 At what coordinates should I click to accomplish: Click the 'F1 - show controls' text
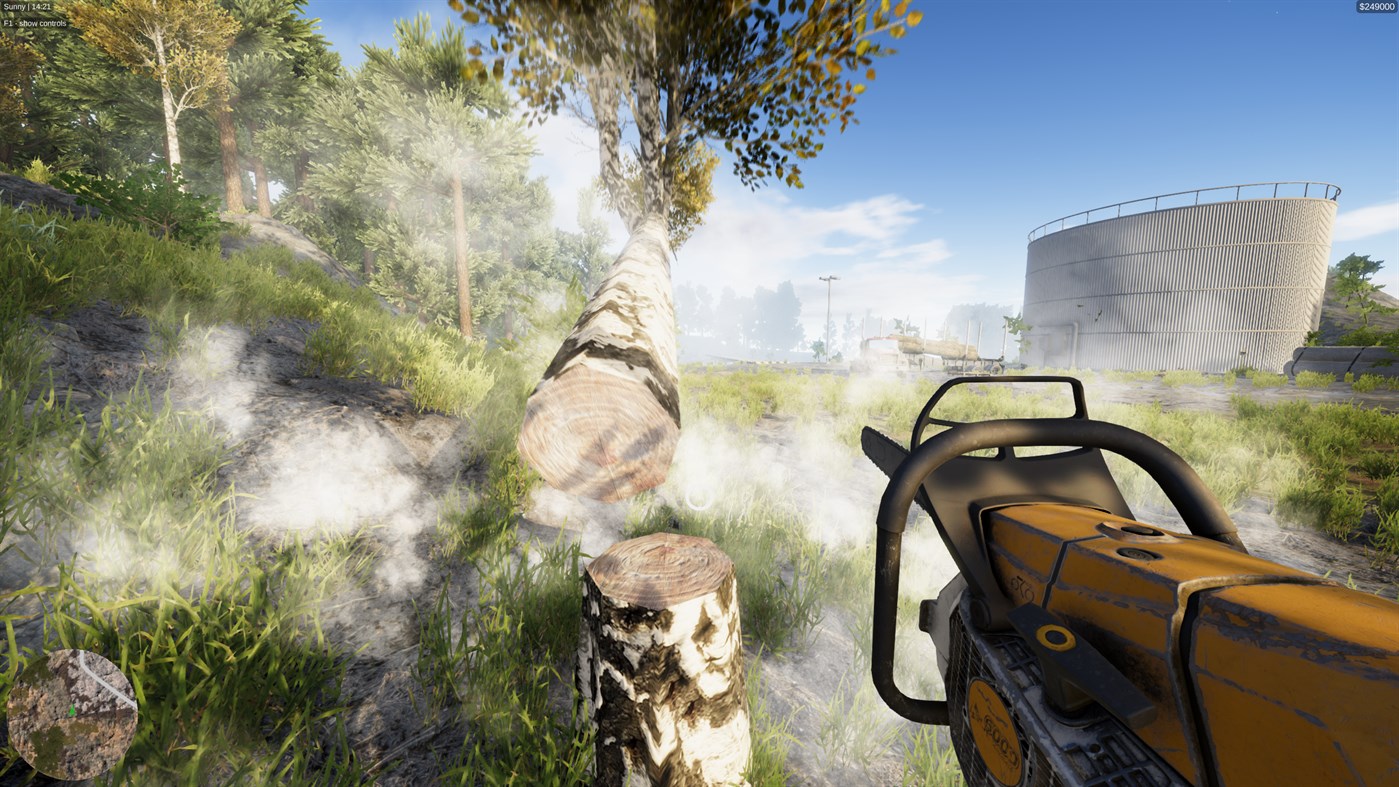coord(35,21)
